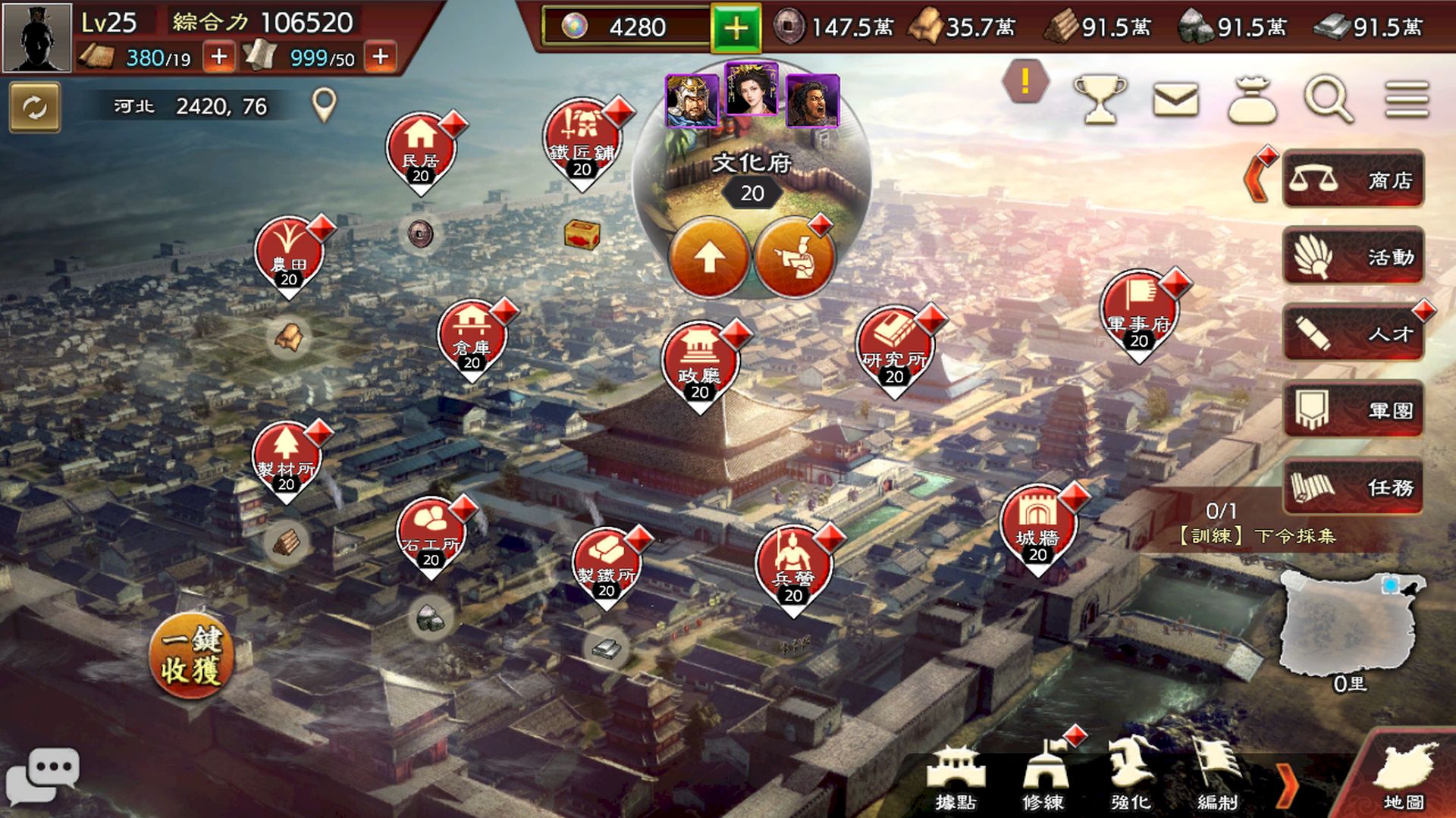The image size is (1456, 818).
Task: Tap the 一鍵收穫 one-click harvest button
Action: 191,655
